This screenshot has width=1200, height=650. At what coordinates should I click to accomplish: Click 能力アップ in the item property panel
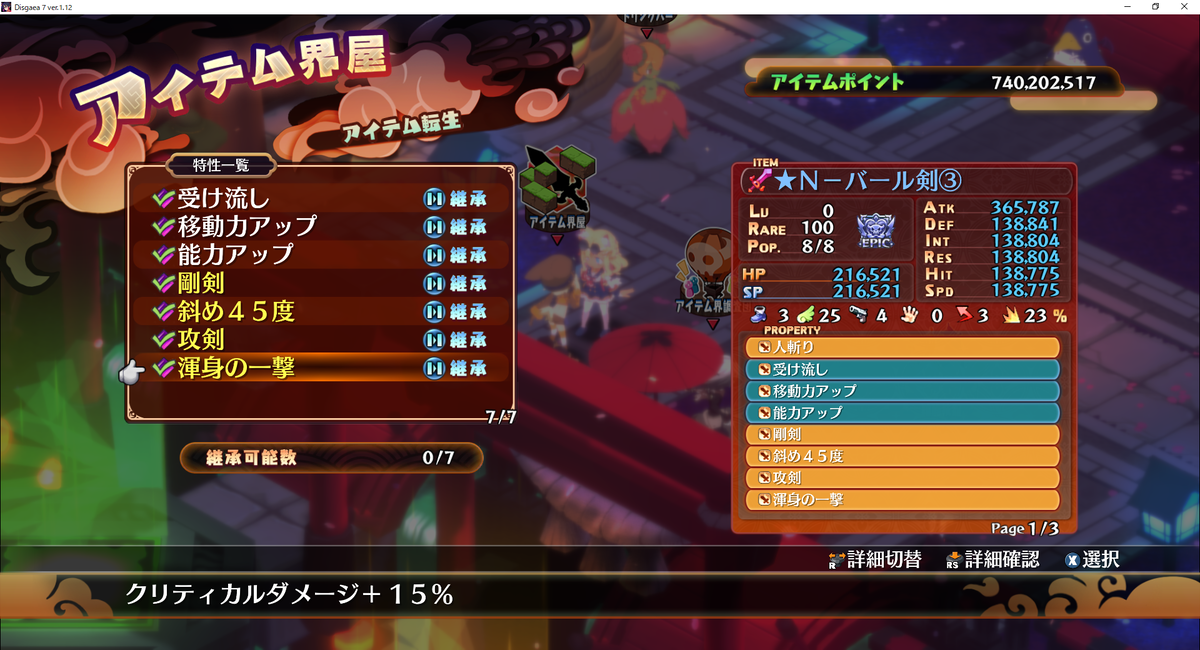[902, 412]
